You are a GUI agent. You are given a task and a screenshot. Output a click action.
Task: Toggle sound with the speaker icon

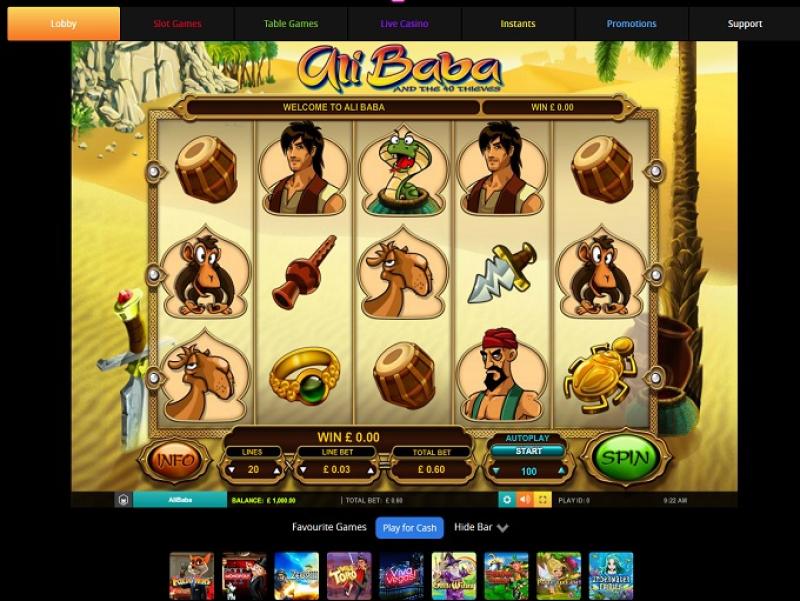[x=525, y=499]
